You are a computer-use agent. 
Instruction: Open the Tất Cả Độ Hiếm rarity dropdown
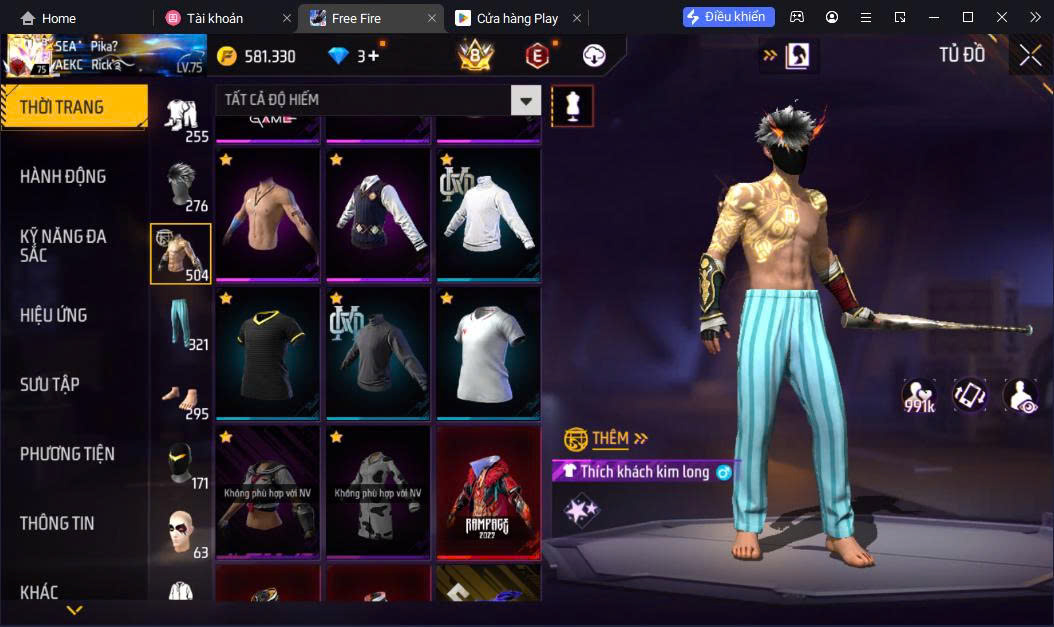point(526,100)
